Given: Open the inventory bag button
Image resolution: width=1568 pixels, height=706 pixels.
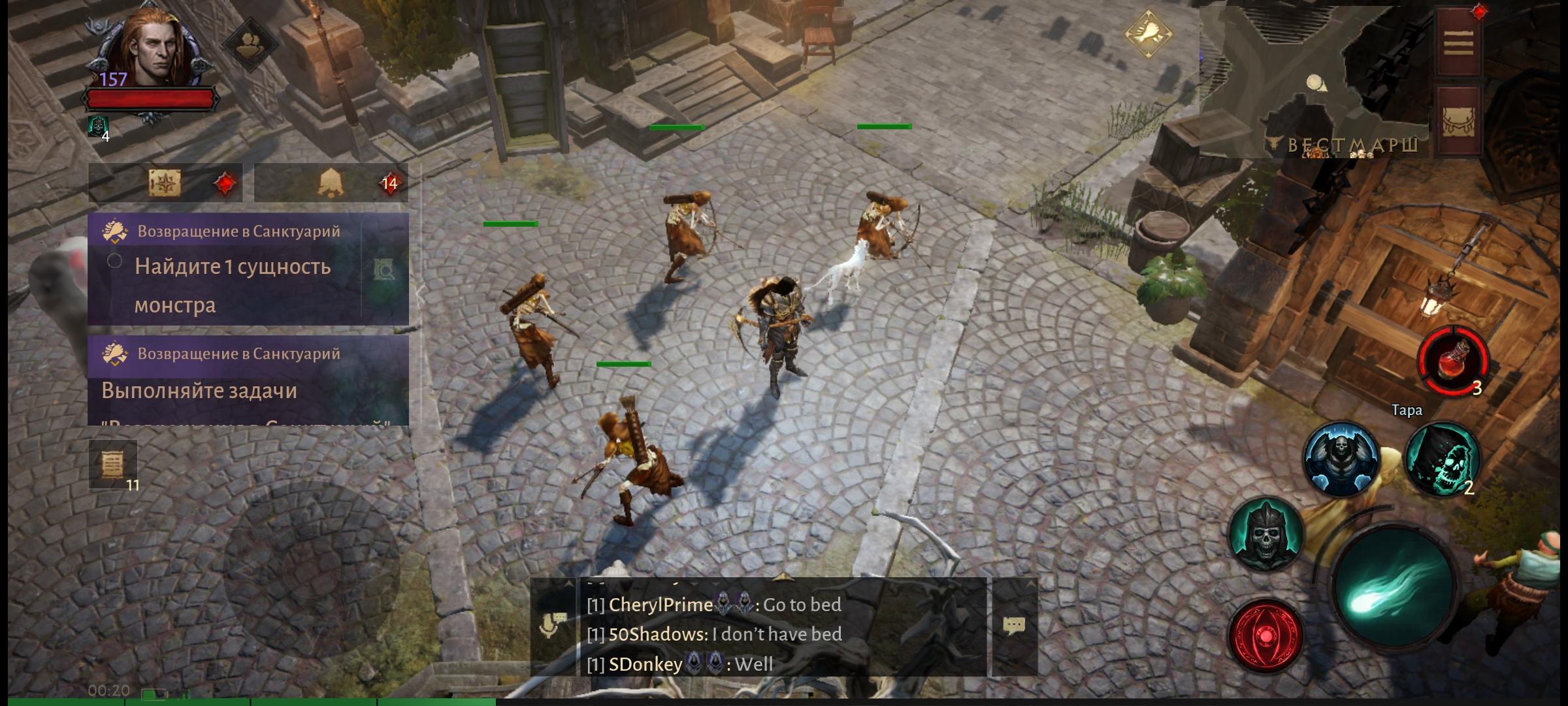Looking at the screenshot, I should coord(1458,120).
